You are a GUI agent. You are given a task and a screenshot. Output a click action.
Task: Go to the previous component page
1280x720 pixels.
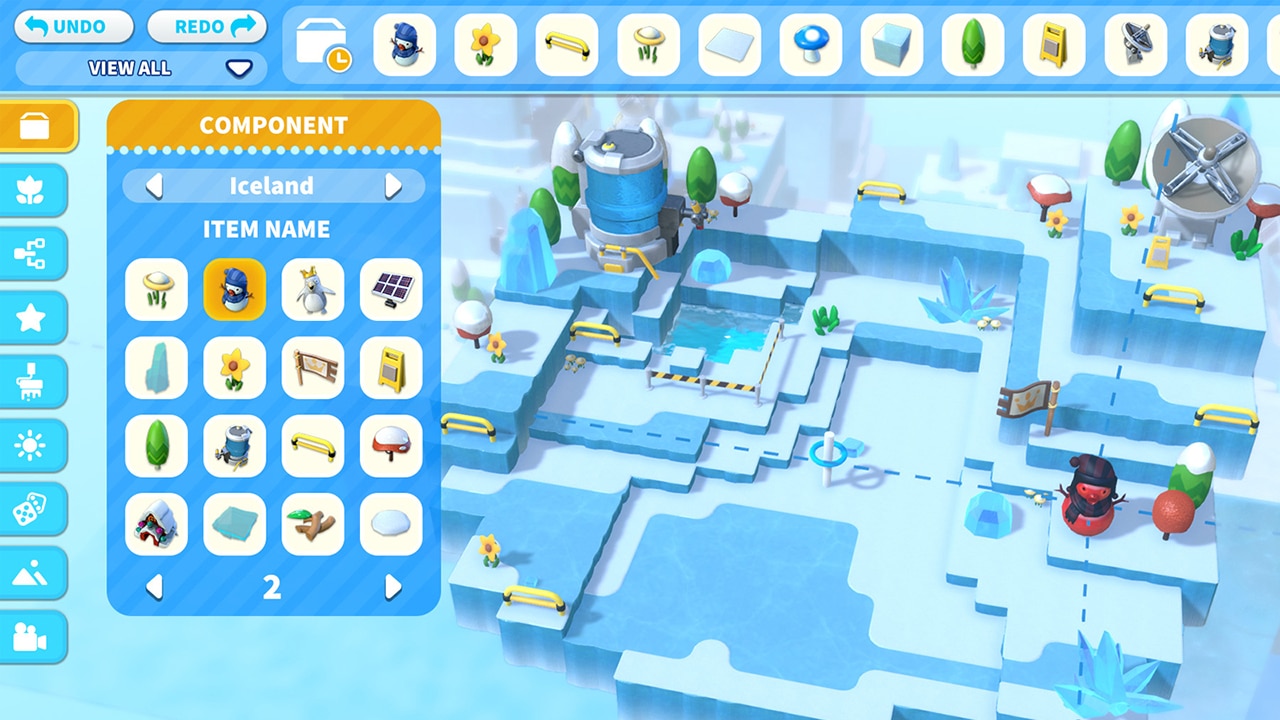pyautogui.click(x=154, y=587)
